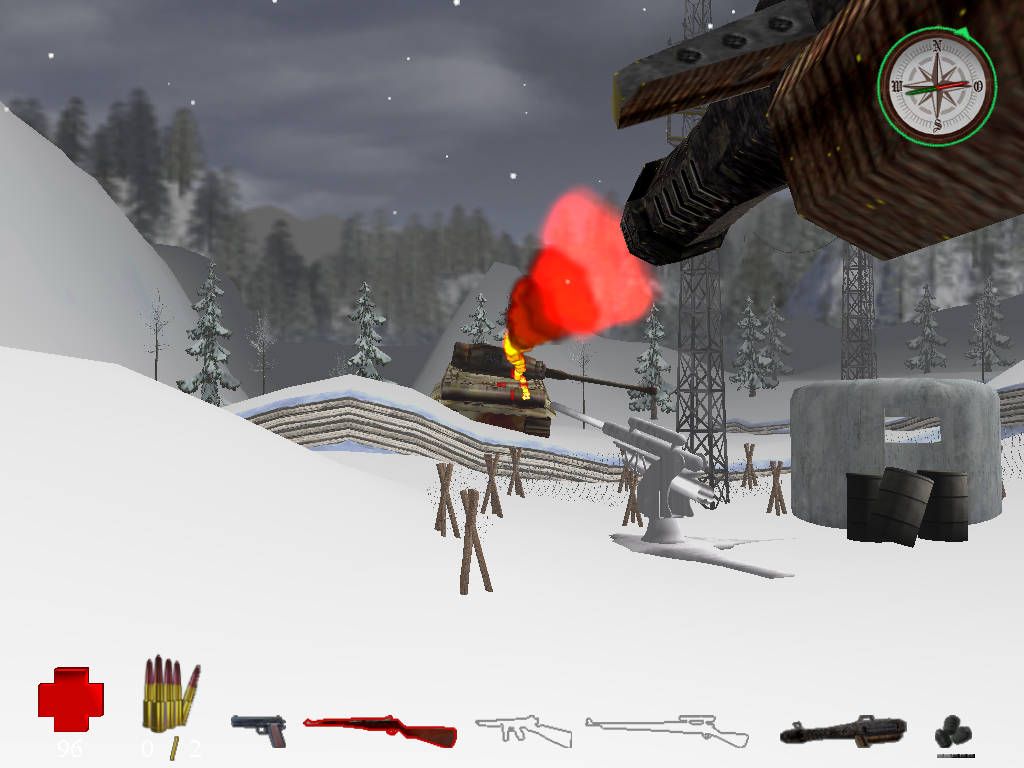Switch to the heavy machine gun icon
Viewport: 1024px width, 768px height.
pyautogui.click(x=843, y=732)
